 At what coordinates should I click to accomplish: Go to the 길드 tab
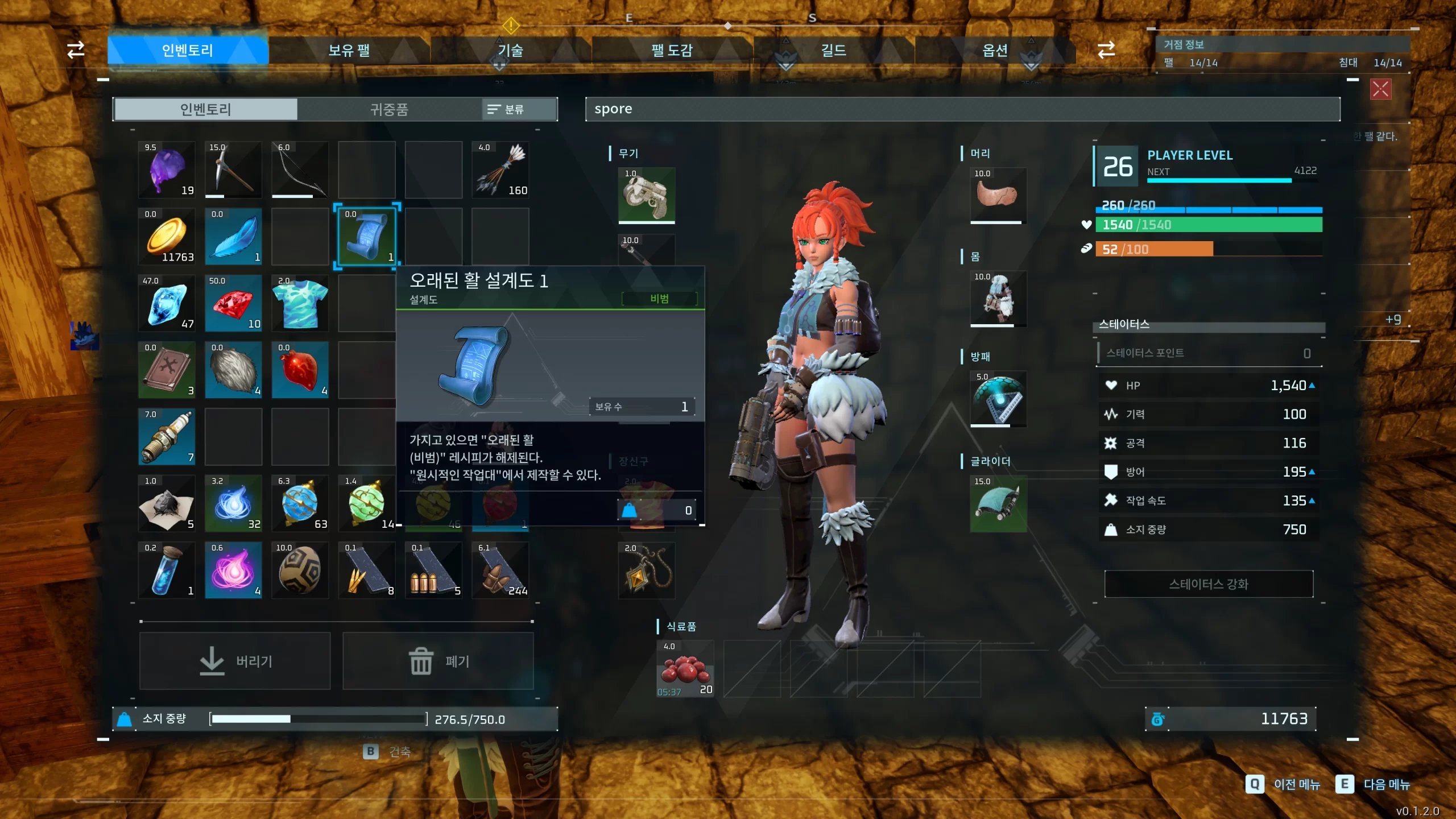click(833, 51)
